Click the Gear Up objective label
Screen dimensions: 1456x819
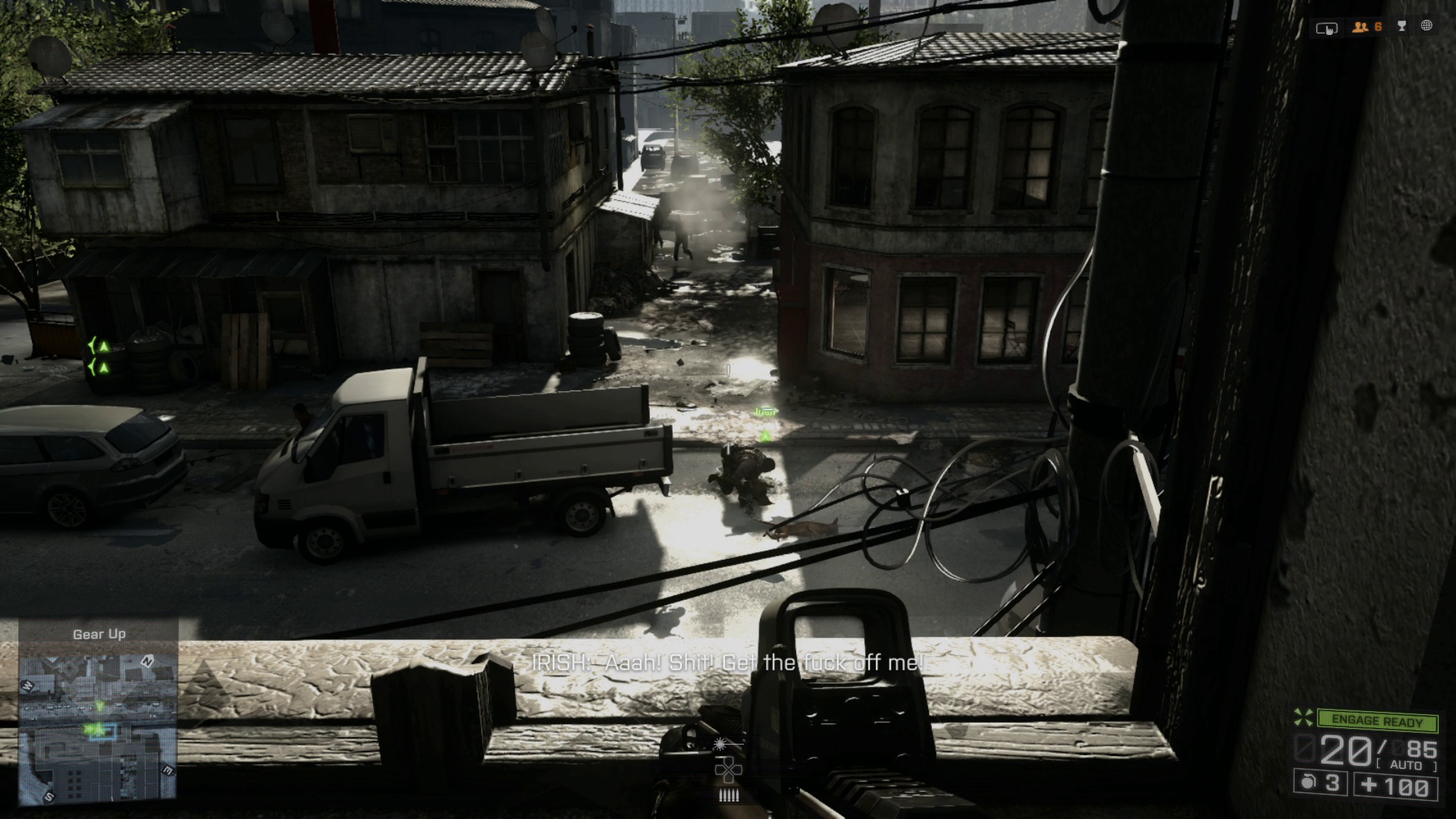(99, 634)
